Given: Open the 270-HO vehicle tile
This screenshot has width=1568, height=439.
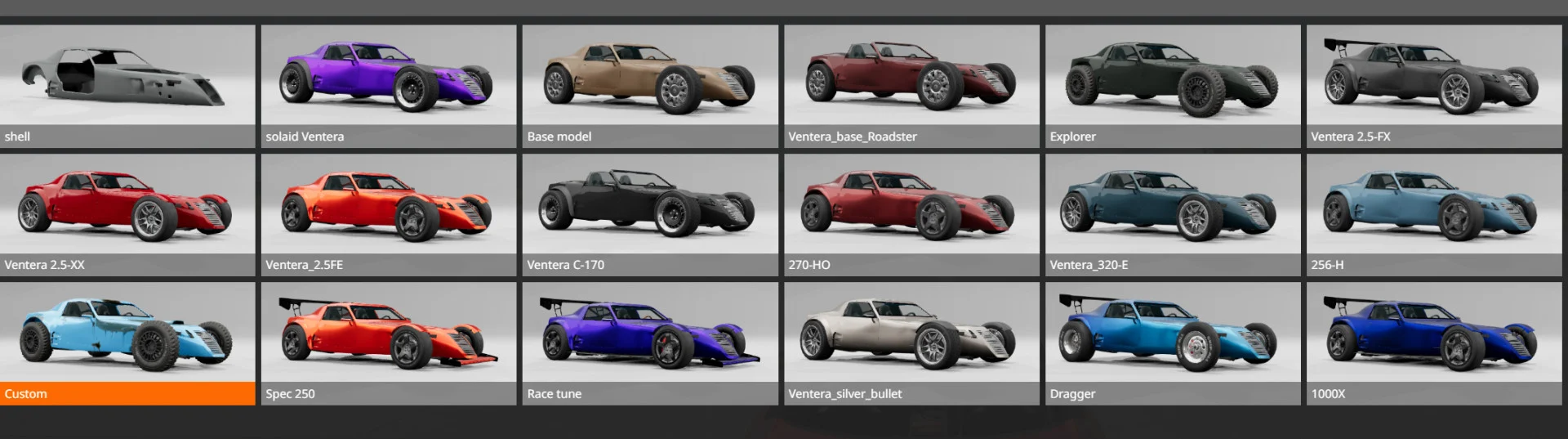Looking at the screenshot, I should (911, 214).
